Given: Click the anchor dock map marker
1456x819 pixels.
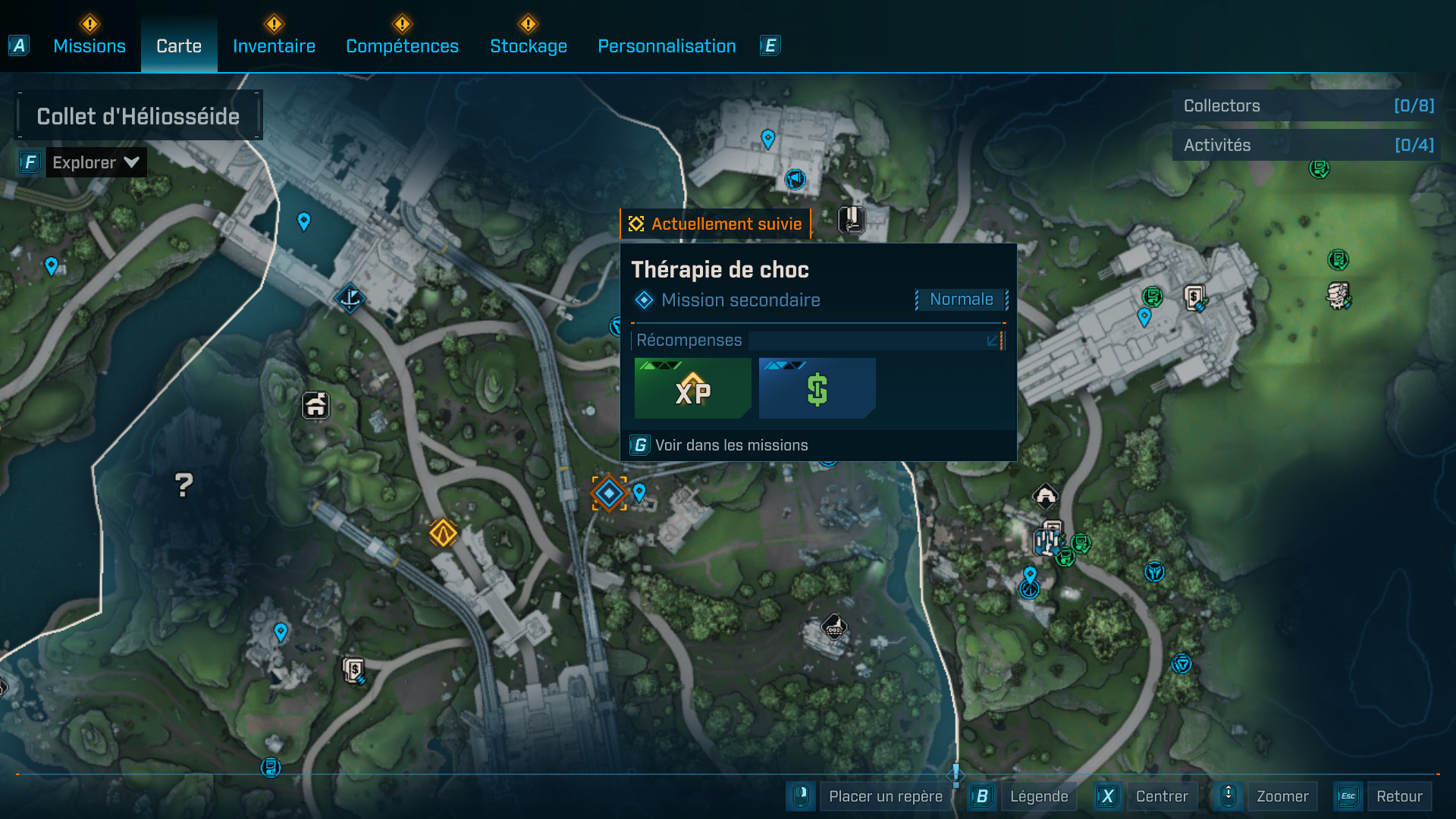Looking at the screenshot, I should coord(350,298).
